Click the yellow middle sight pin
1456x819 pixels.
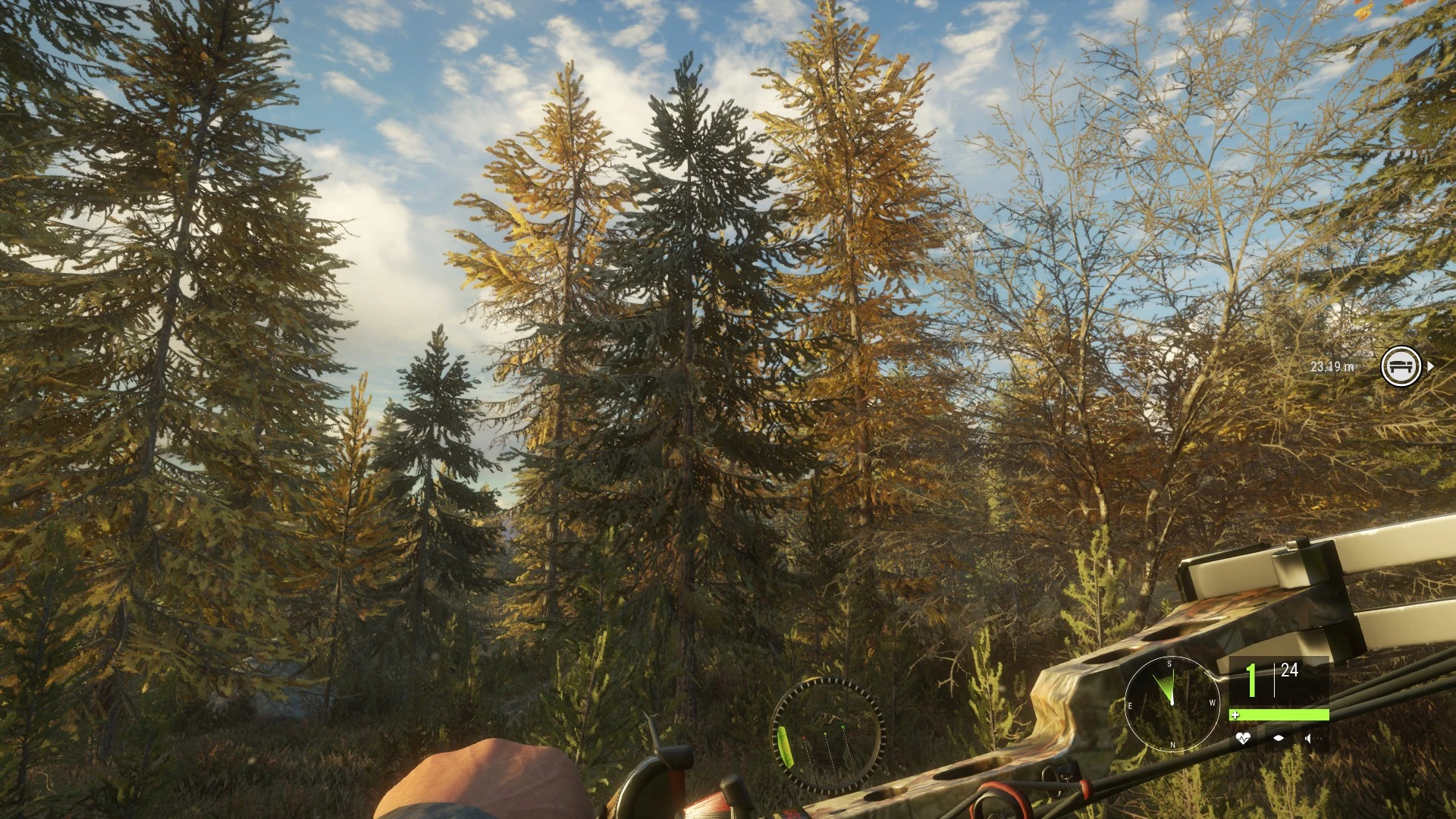826,733
